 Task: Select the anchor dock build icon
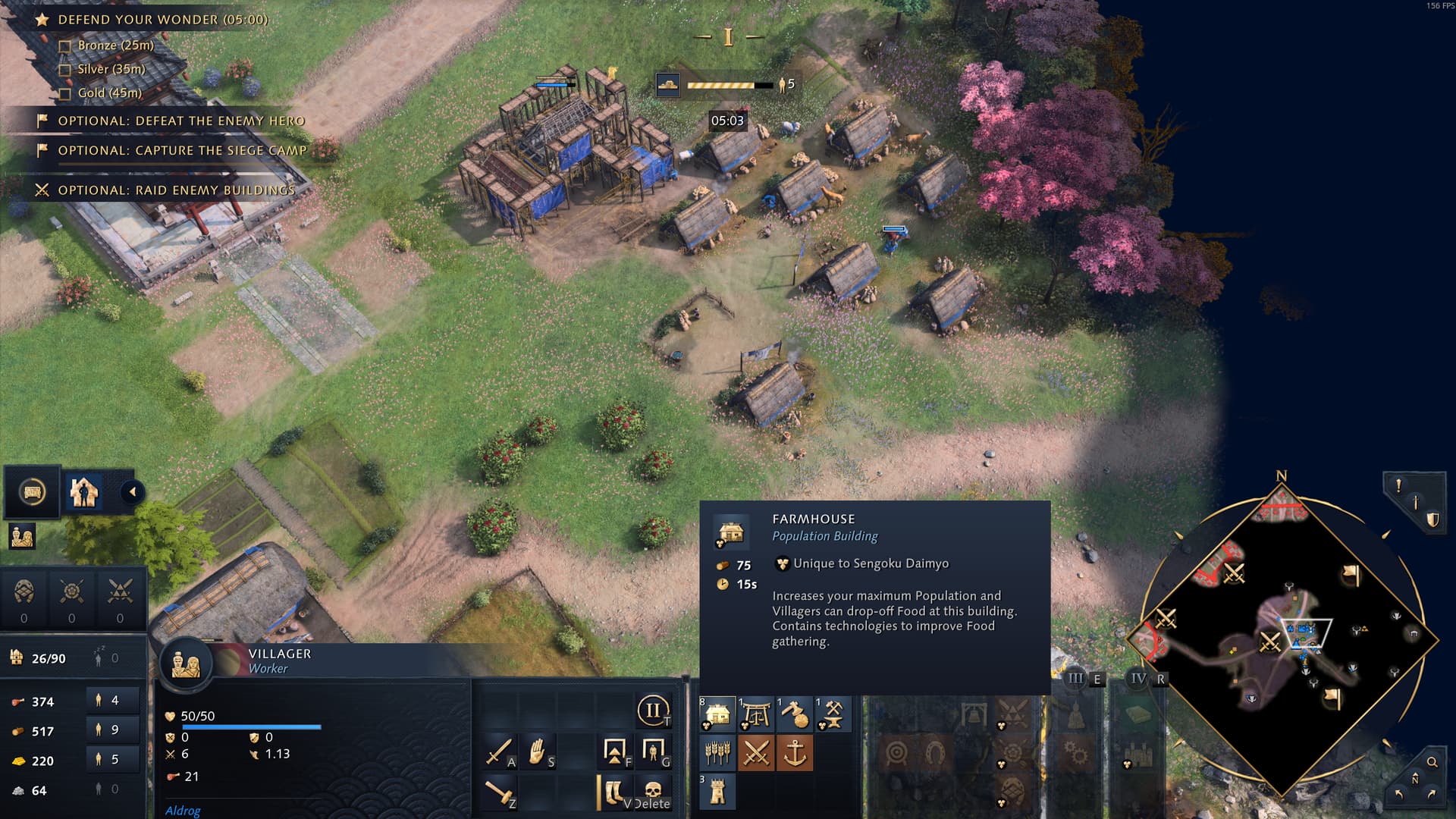(795, 753)
